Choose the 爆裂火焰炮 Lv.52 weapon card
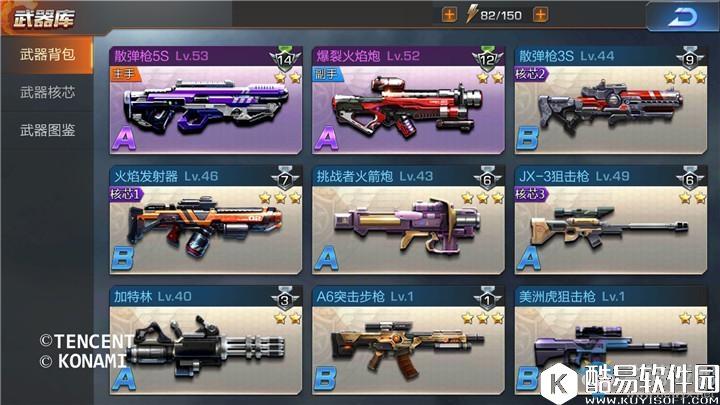The height and width of the screenshot is (405, 720). point(407,100)
